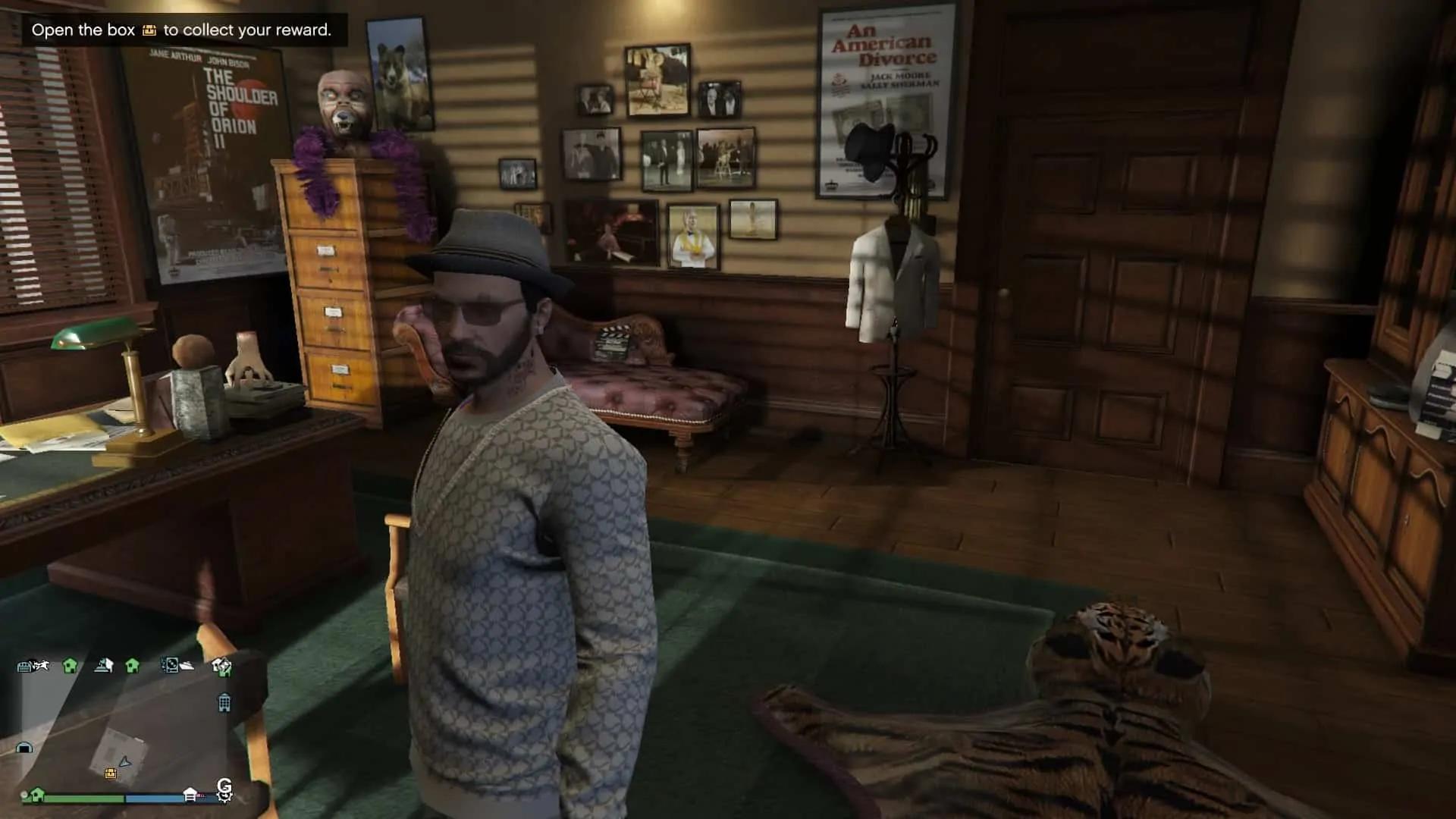The image size is (1456, 819).
Task: Click the hangar blip on the minimap
Action: pos(24,748)
